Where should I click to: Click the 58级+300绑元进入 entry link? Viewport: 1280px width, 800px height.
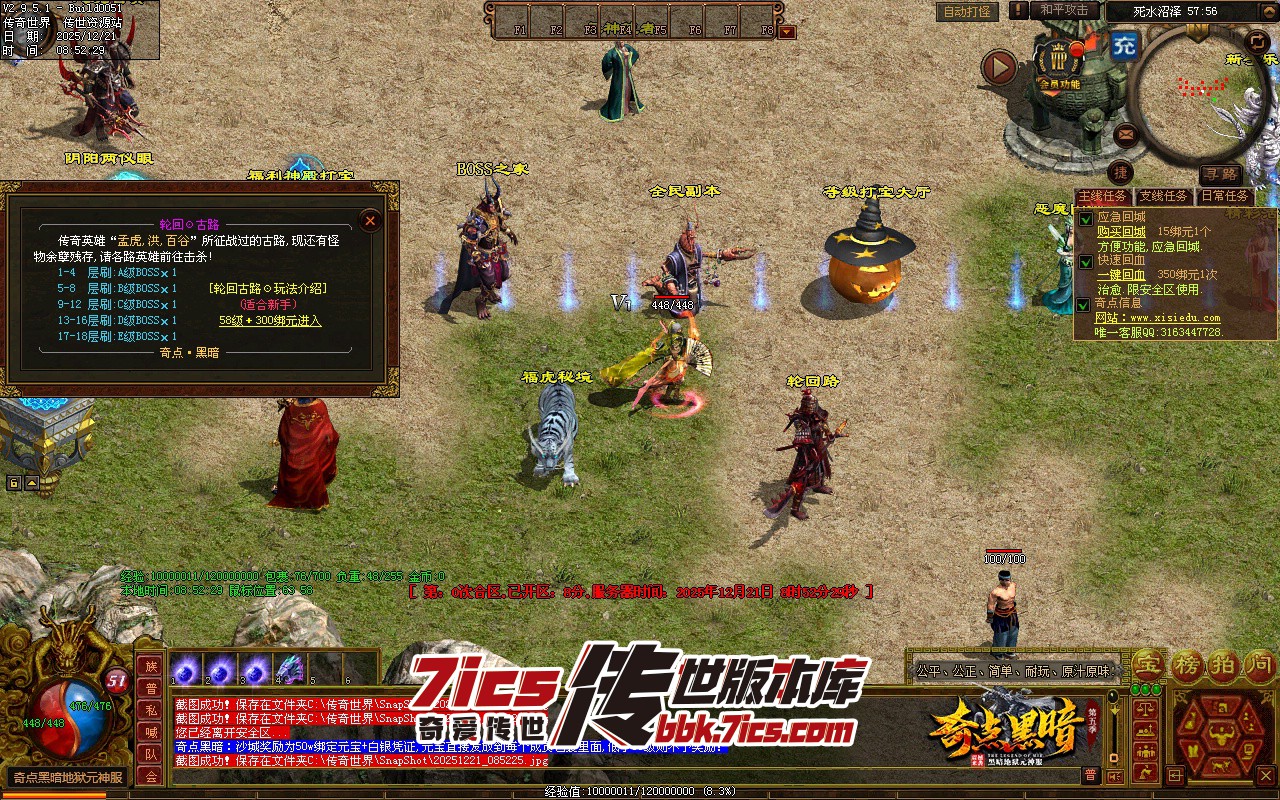point(270,321)
